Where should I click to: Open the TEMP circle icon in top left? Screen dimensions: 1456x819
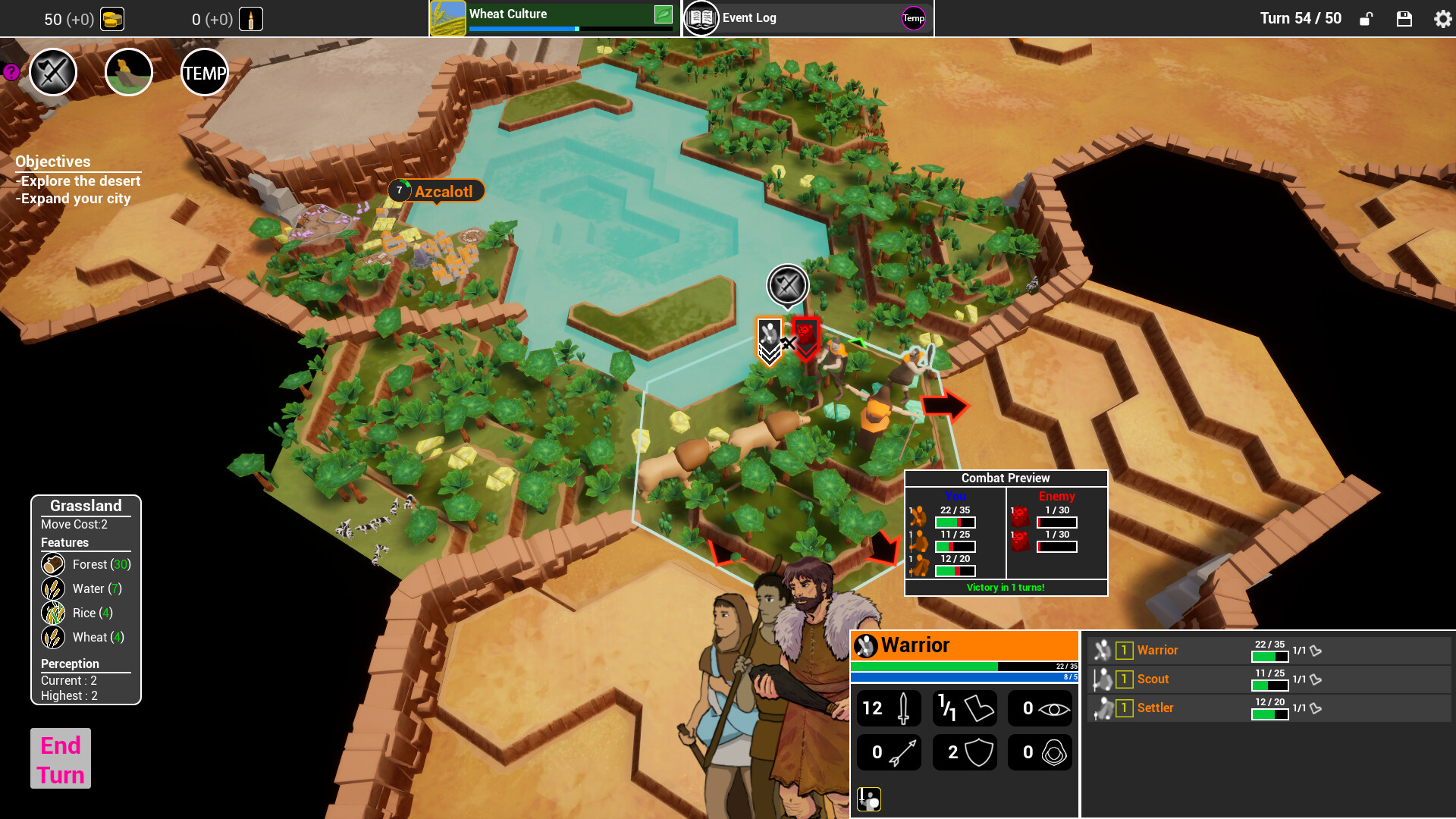point(203,72)
